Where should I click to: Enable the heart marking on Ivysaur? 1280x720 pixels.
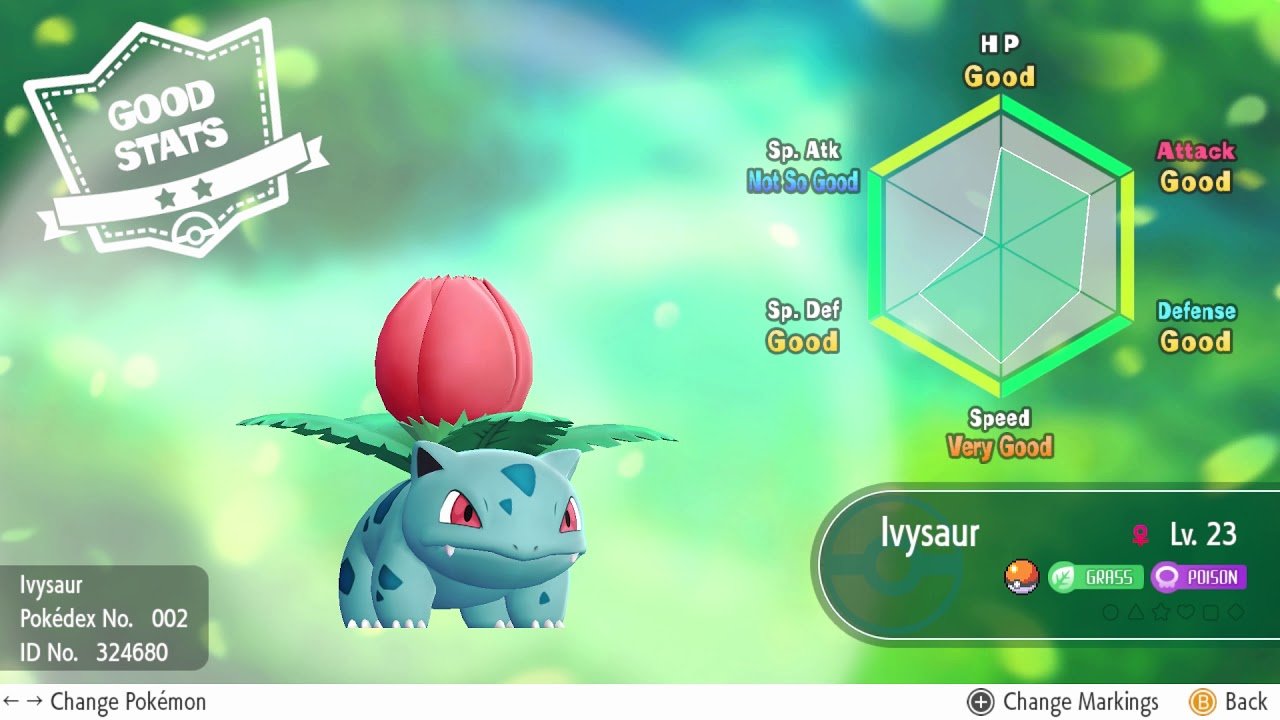point(1186,611)
